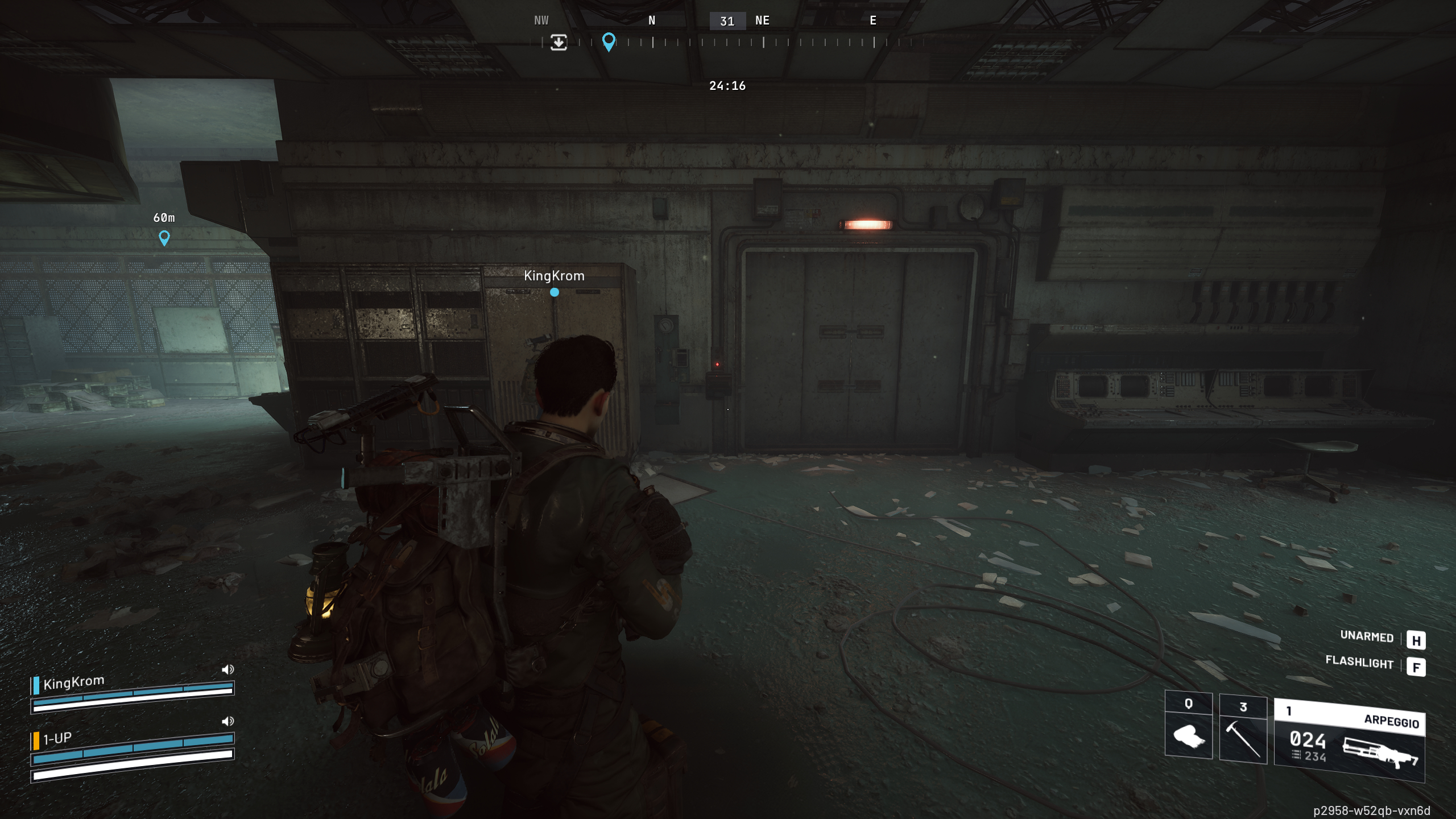The width and height of the screenshot is (1456, 819).
Task: Toggle the Flashlight with its F keybind button
Action: [x=1417, y=665]
